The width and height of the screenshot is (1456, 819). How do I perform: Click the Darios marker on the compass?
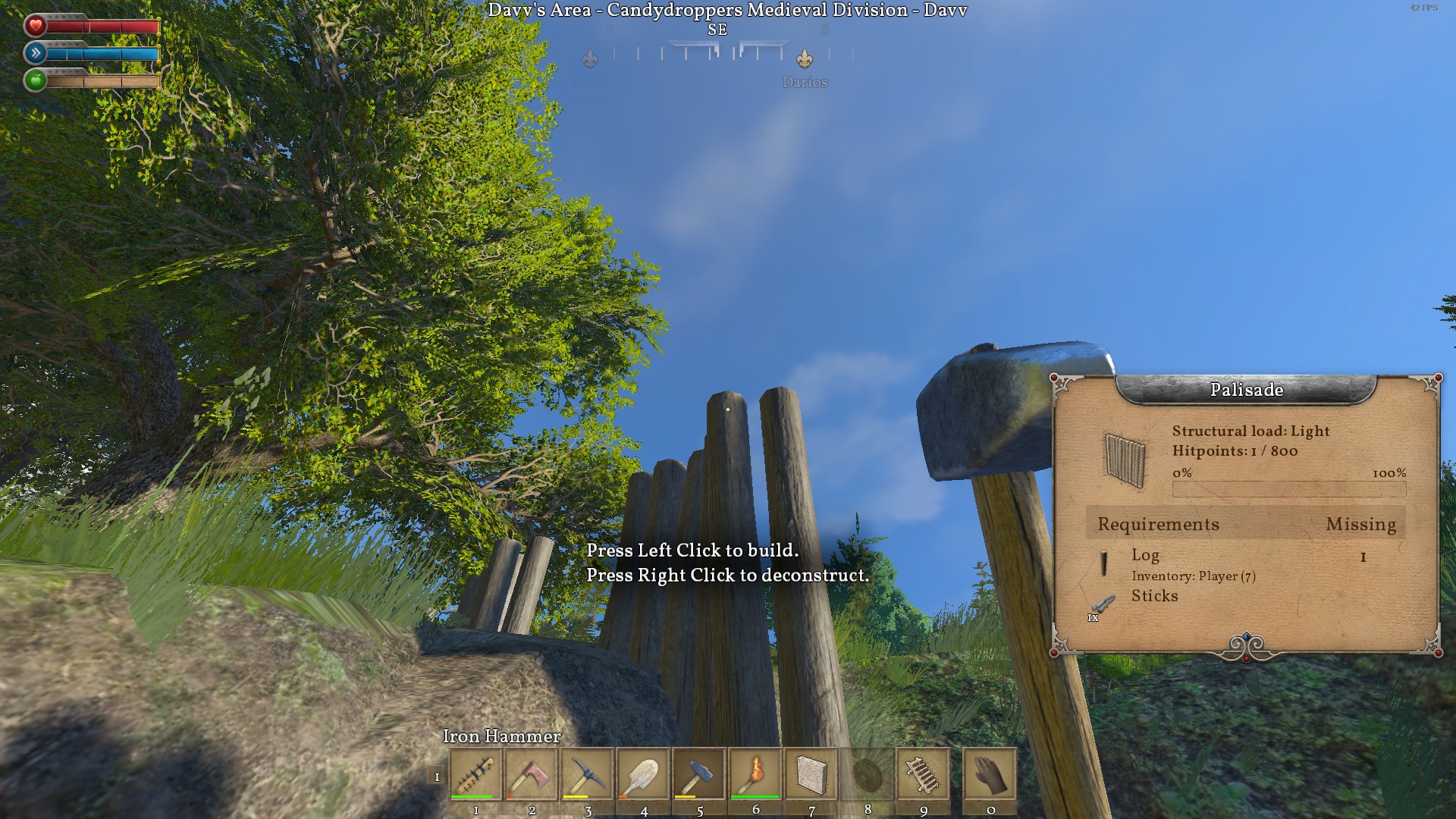click(x=805, y=59)
